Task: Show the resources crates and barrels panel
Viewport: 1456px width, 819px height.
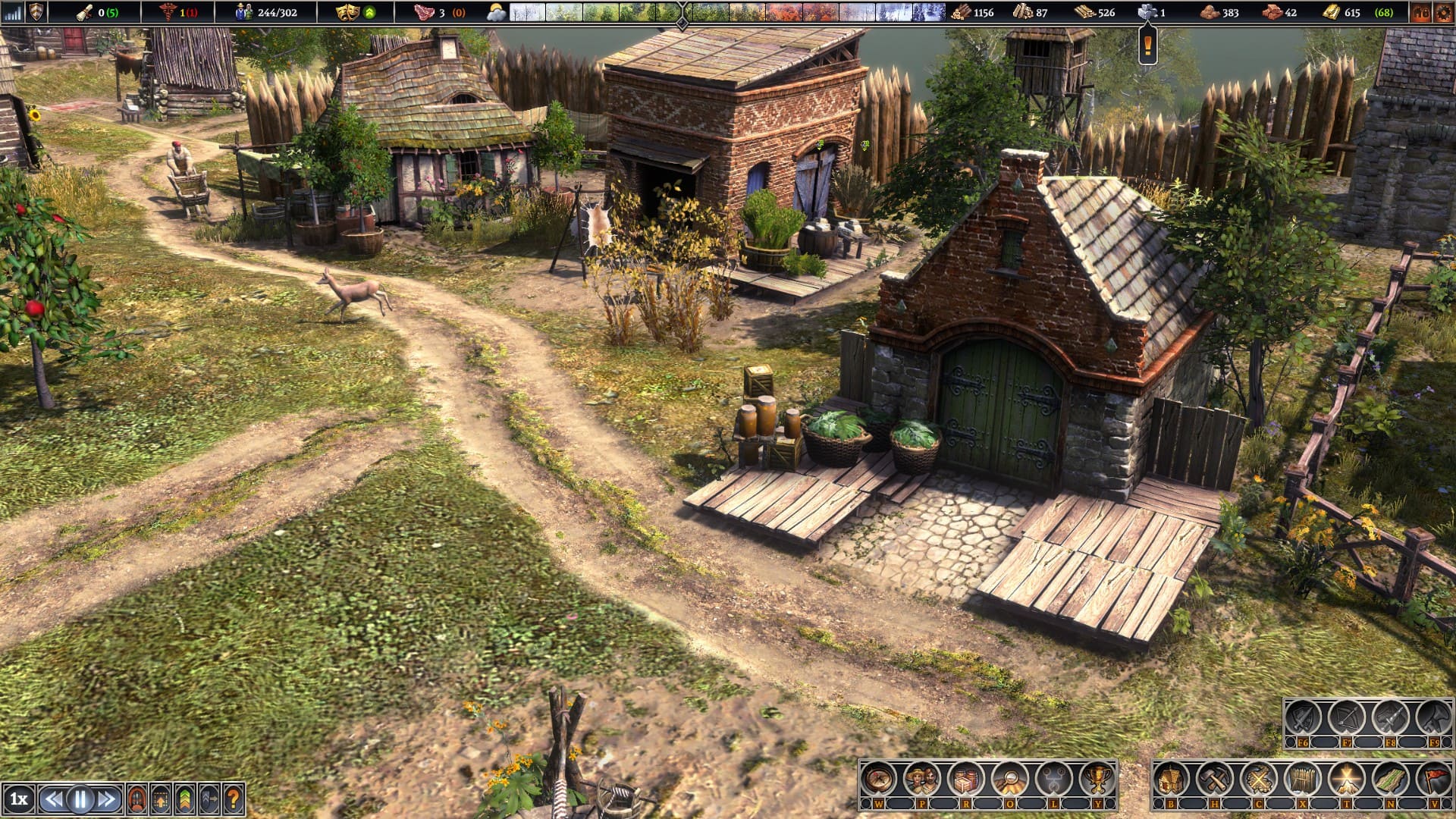Action: click(x=966, y=779)
